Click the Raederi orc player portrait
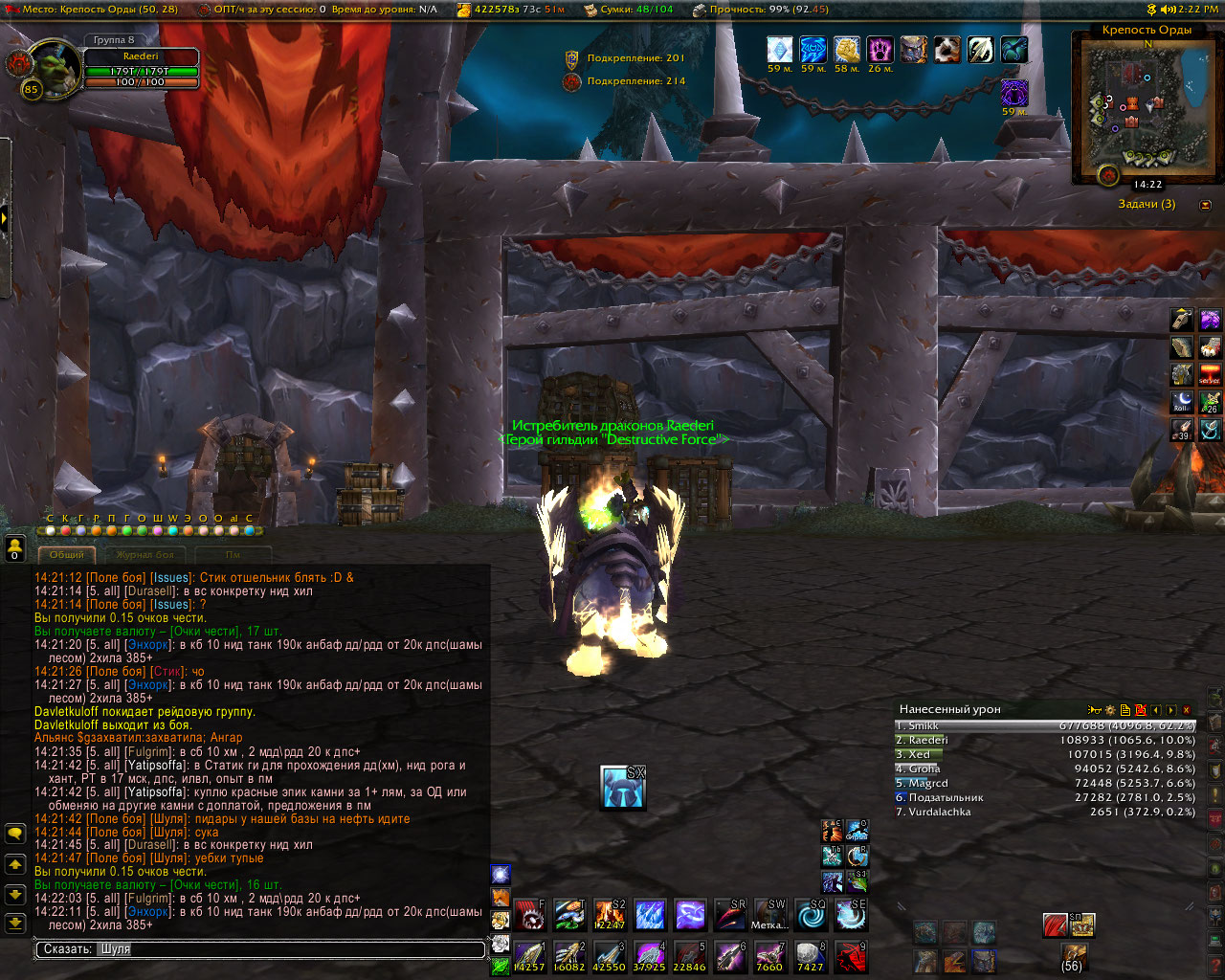The width and height of the screenshot is (1225, 980). click(x=56, y=65)
